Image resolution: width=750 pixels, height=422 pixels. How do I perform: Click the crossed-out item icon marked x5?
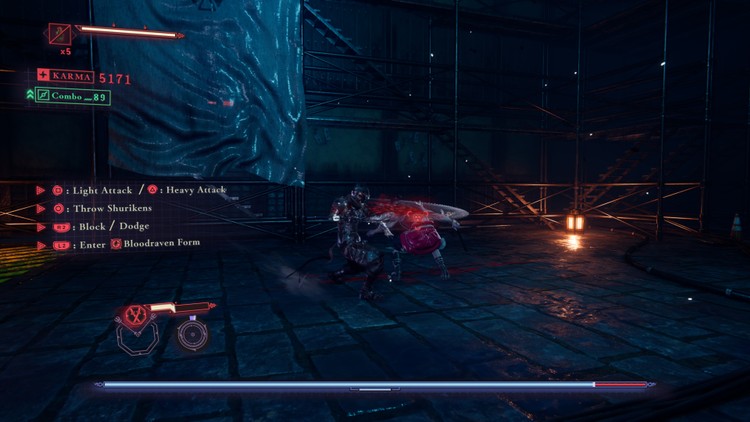(x=61, y=34)
